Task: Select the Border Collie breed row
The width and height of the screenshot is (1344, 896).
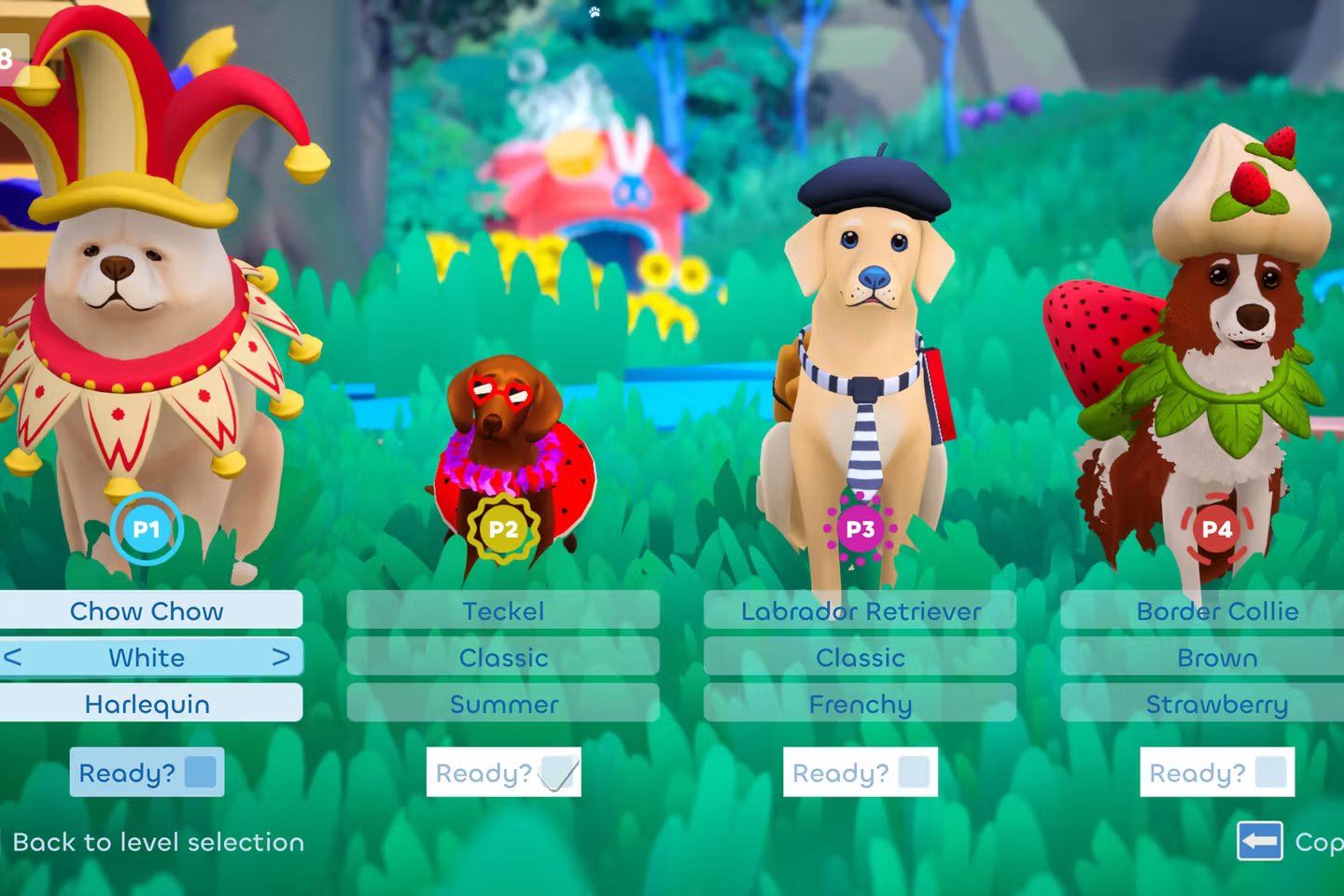Action: (1216, 610)
